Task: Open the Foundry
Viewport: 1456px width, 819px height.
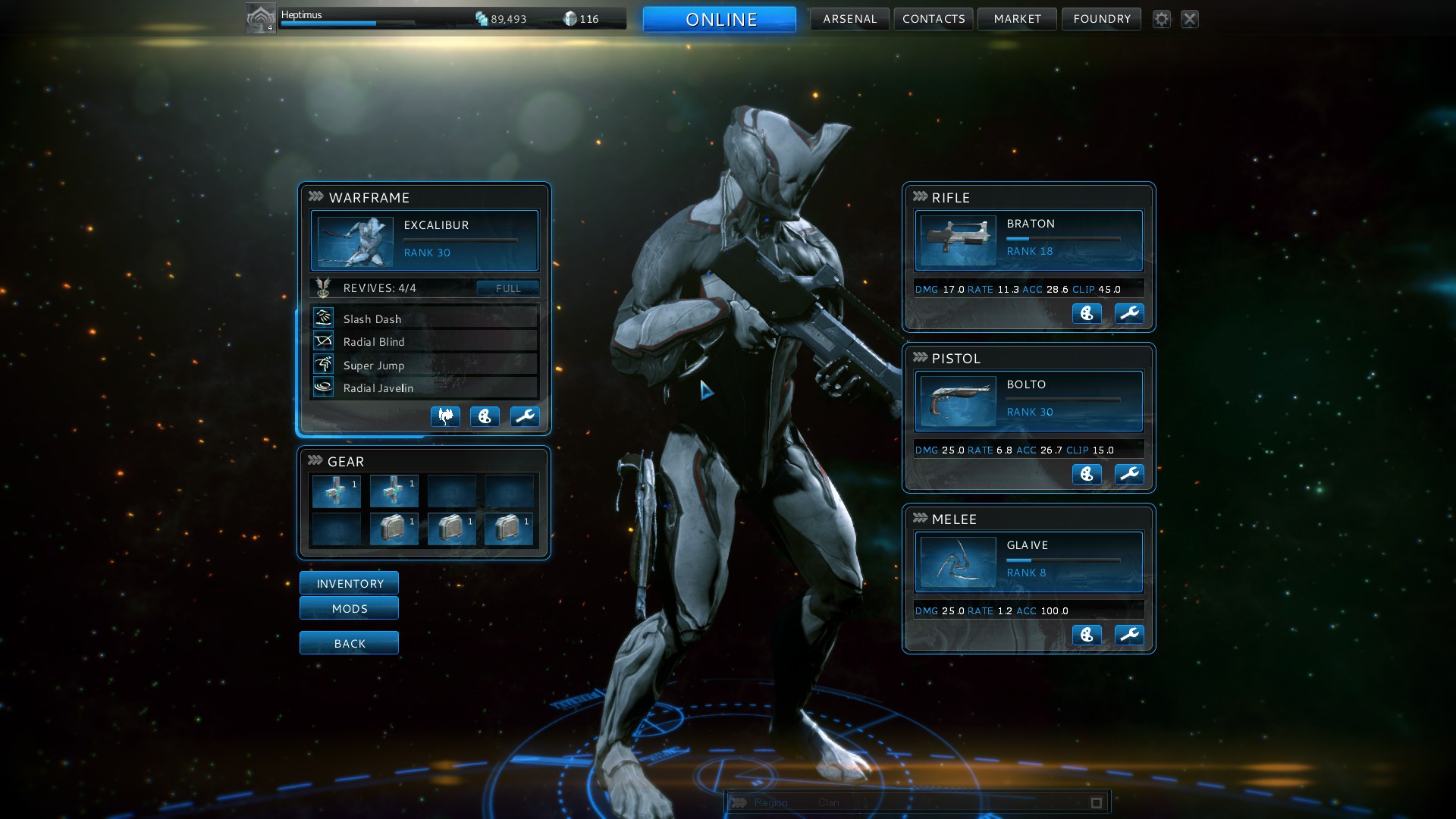Action: [x=1101, y=19]
